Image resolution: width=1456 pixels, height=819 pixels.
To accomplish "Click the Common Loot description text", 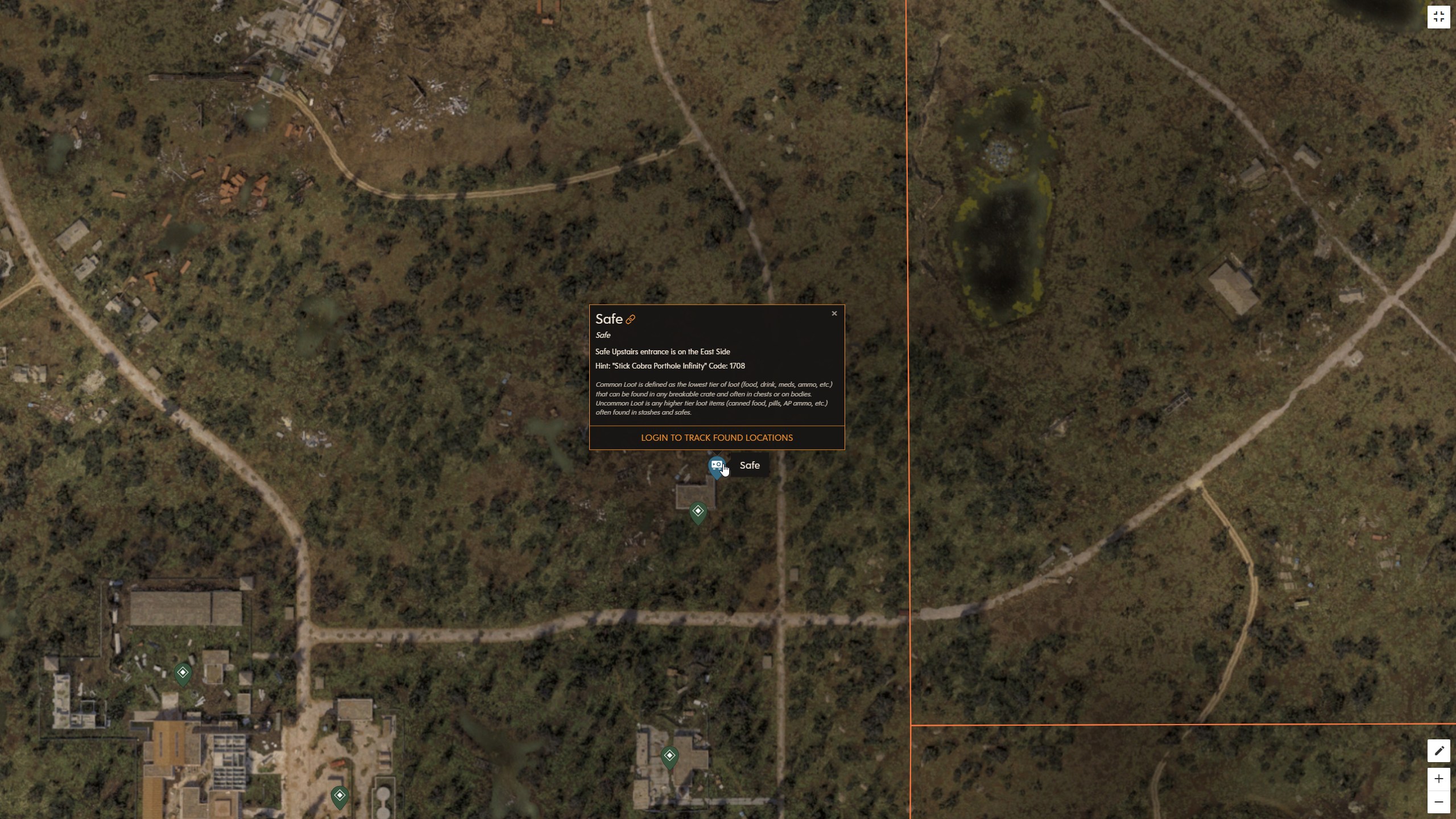I will (713, 398).
